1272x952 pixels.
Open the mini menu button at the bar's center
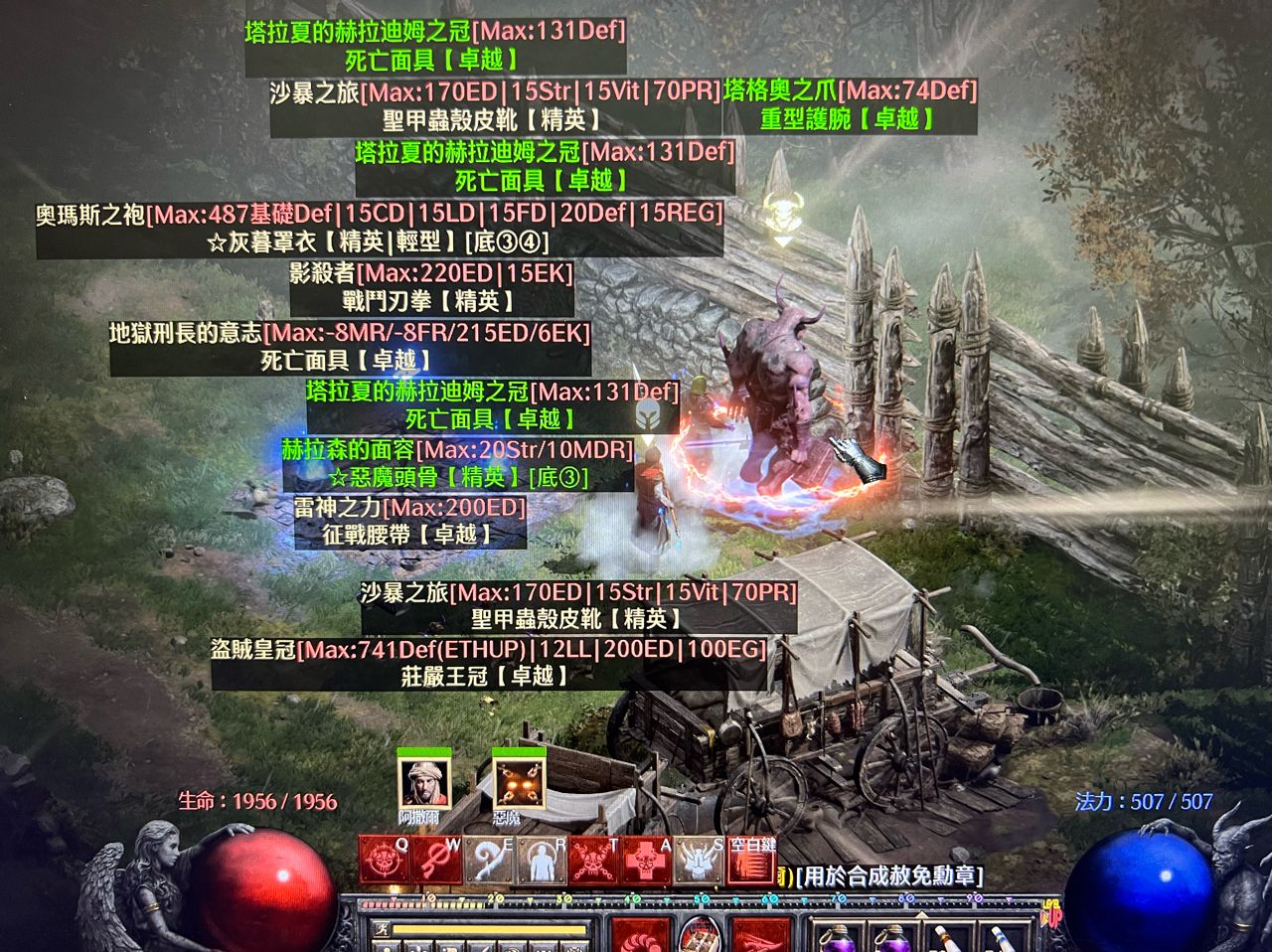(700, 934)
